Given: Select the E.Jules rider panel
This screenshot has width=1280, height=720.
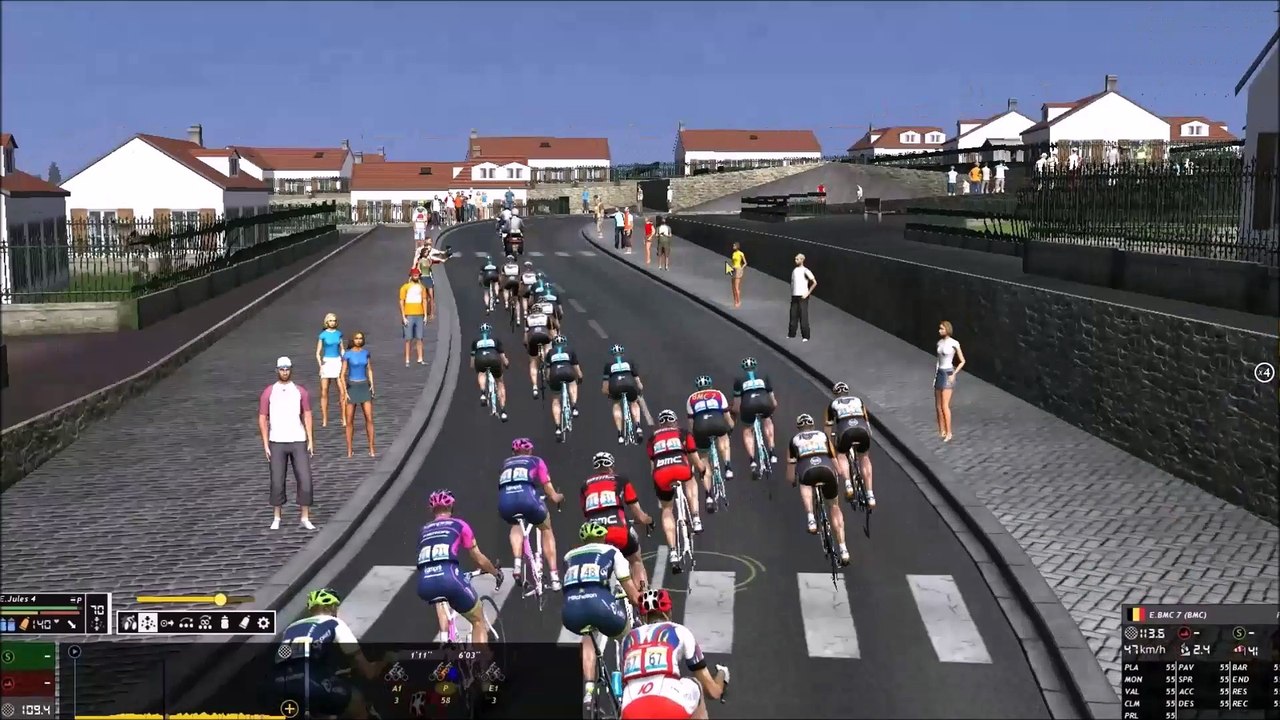Looking at the screenshot, I should tap(42, 600).
